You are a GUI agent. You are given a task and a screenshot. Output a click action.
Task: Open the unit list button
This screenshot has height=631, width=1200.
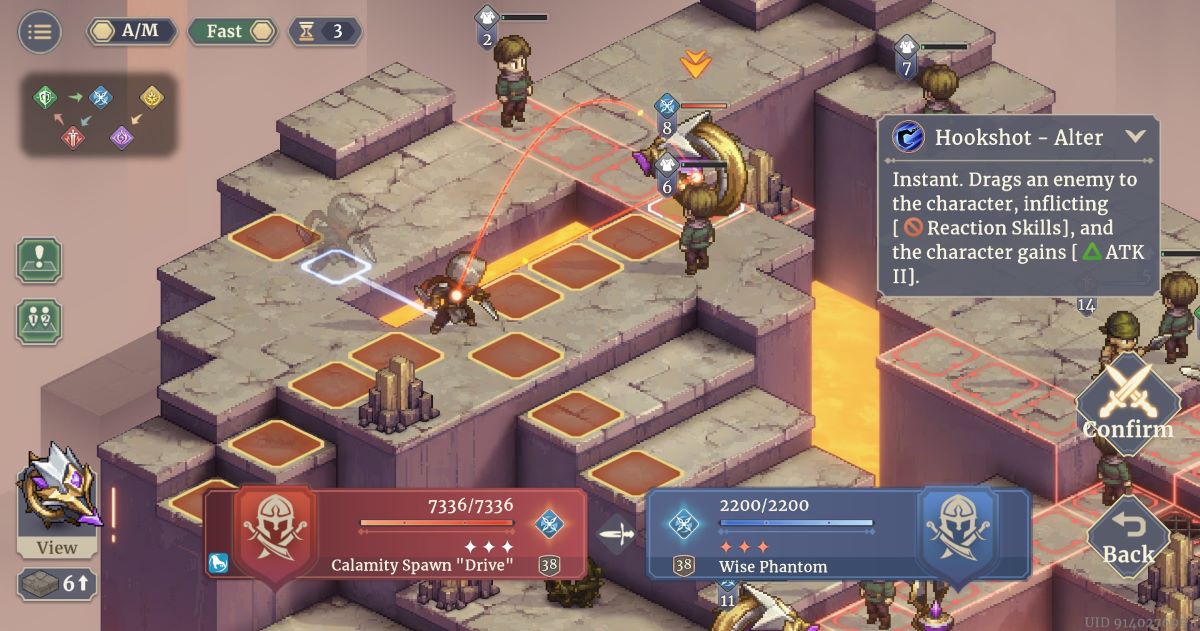click(x=39, y=321)
